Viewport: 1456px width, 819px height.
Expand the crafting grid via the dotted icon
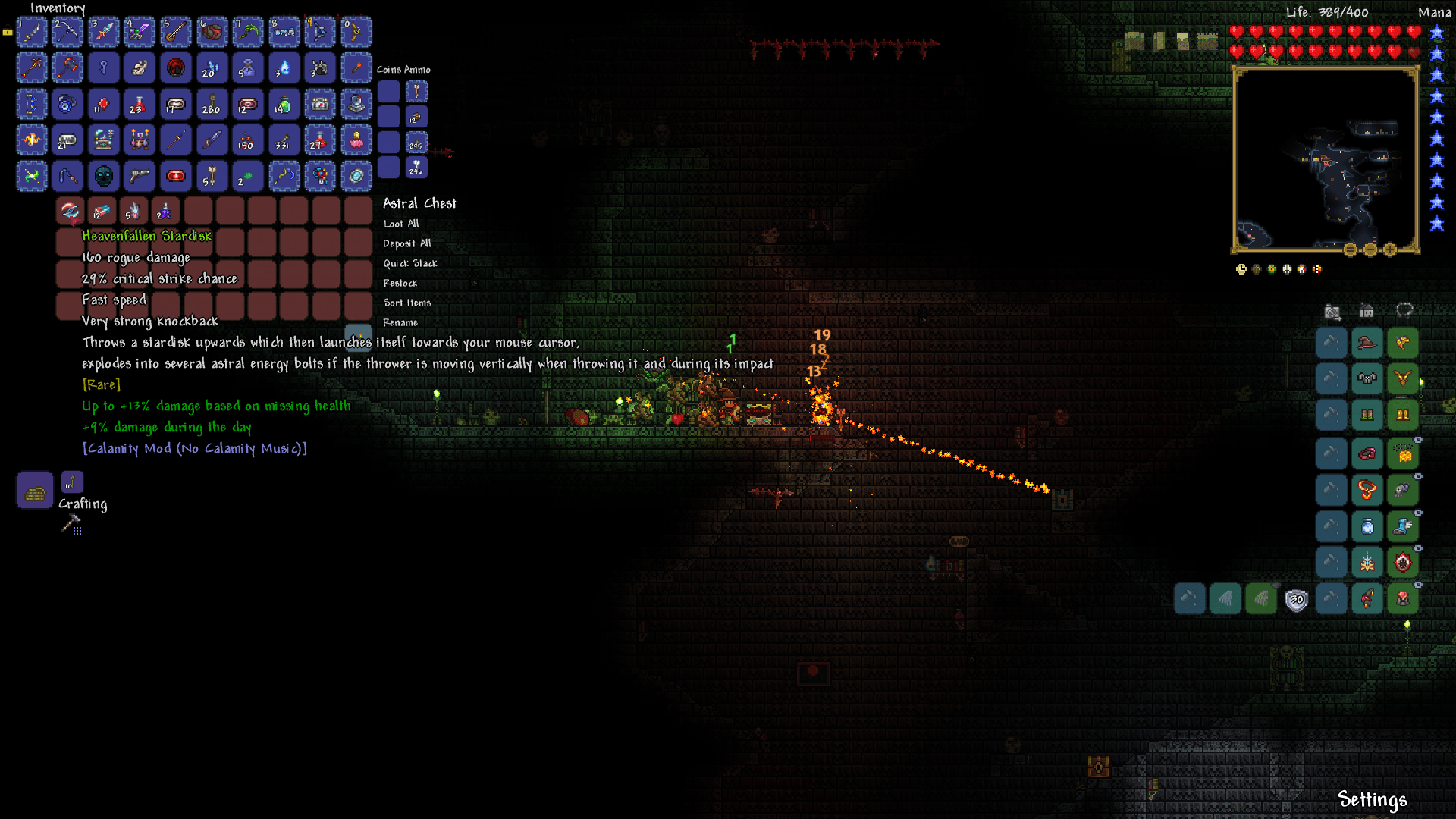pyautogui.click(x=77, y=531)
